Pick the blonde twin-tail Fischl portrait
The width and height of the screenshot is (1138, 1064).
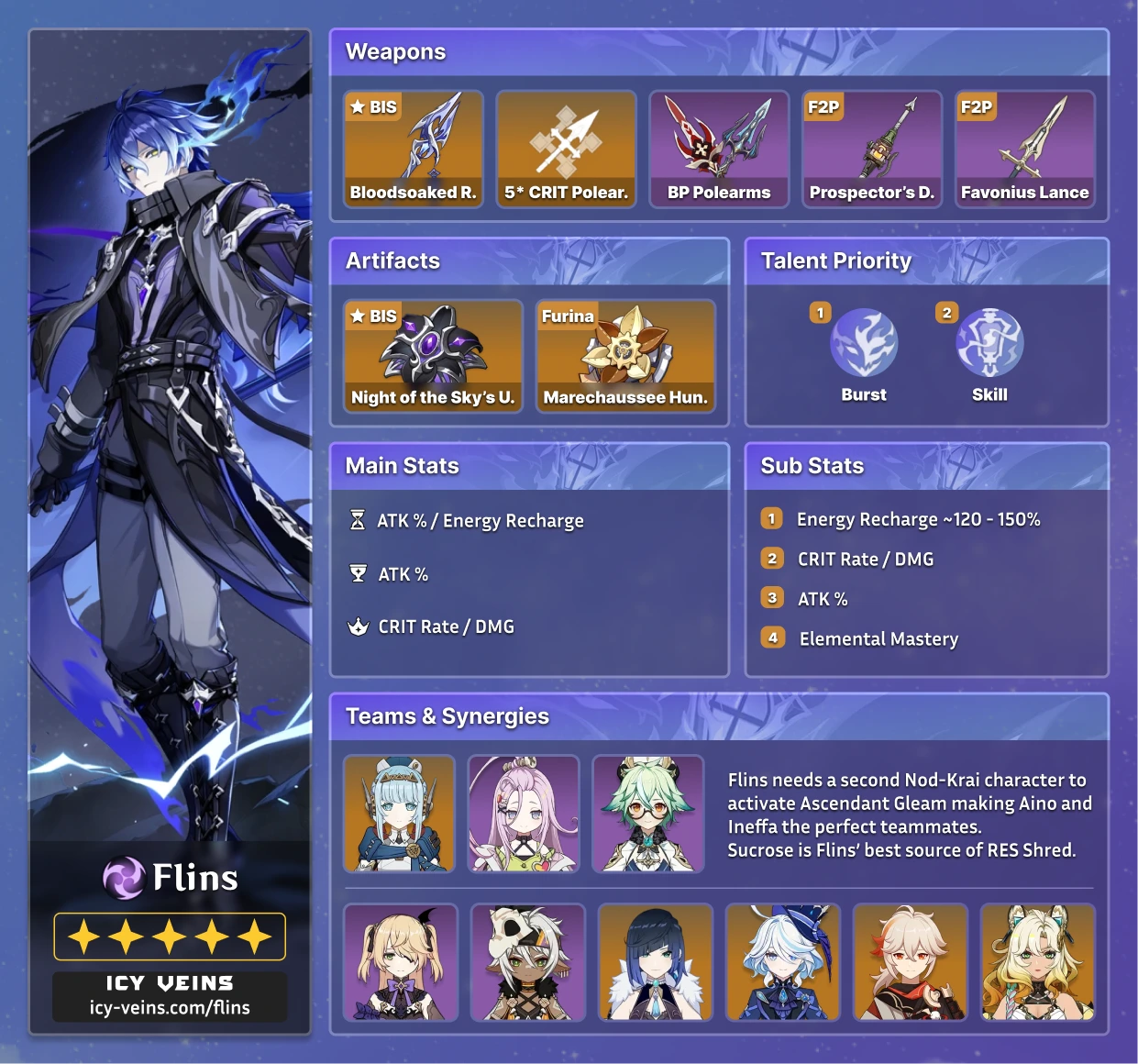tap(401, 962)
